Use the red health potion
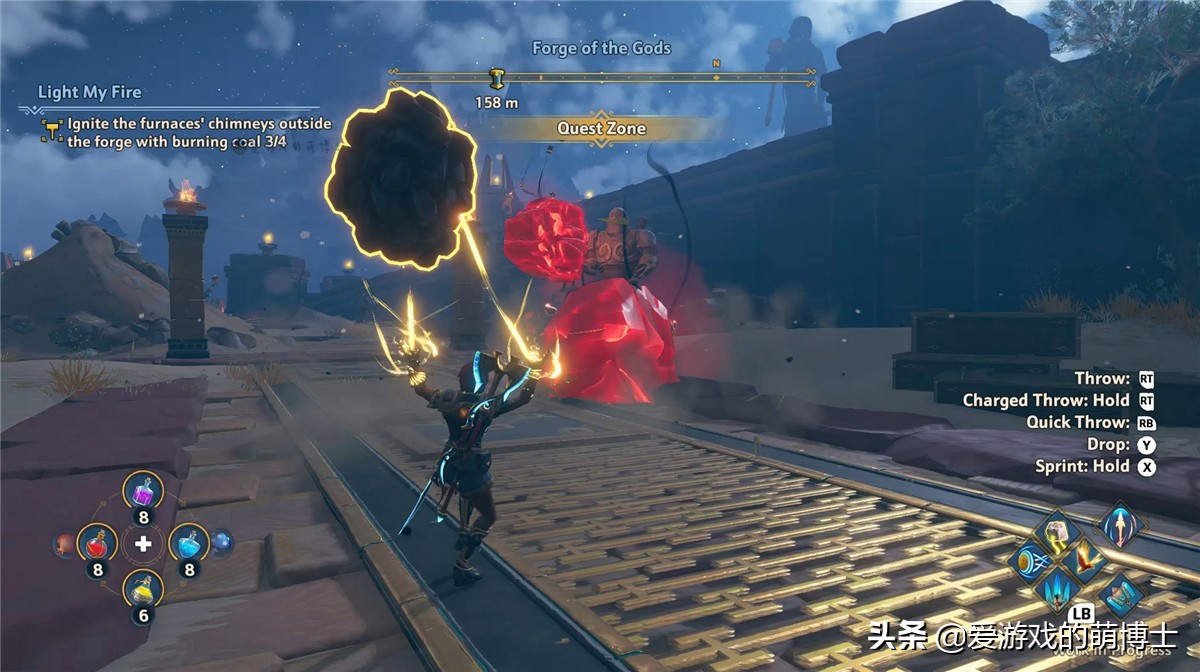The width and height of the screenshot is (1200, 672). (97, 543)
